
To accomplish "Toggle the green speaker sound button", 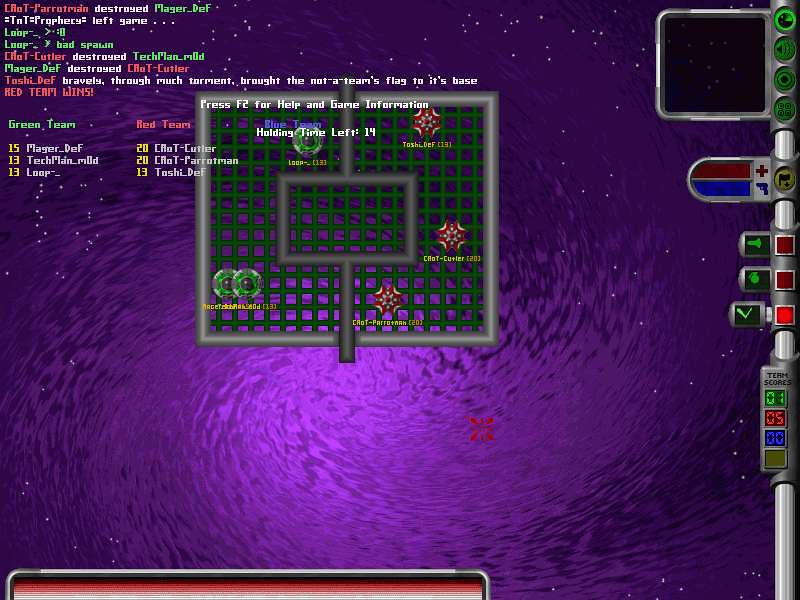I will coord(785,48).
